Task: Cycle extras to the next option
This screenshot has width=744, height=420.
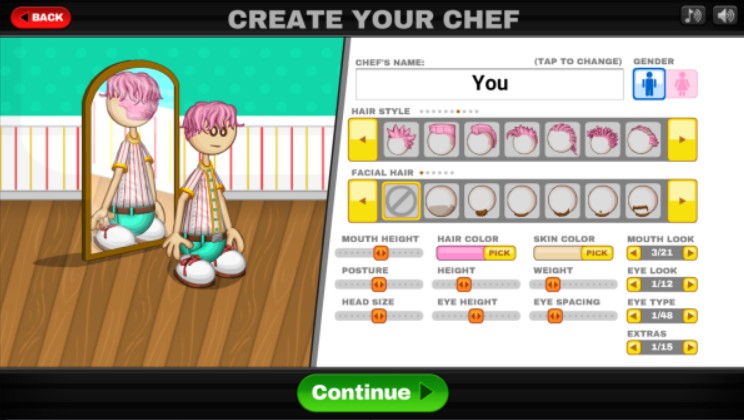Action: point(690,348)
